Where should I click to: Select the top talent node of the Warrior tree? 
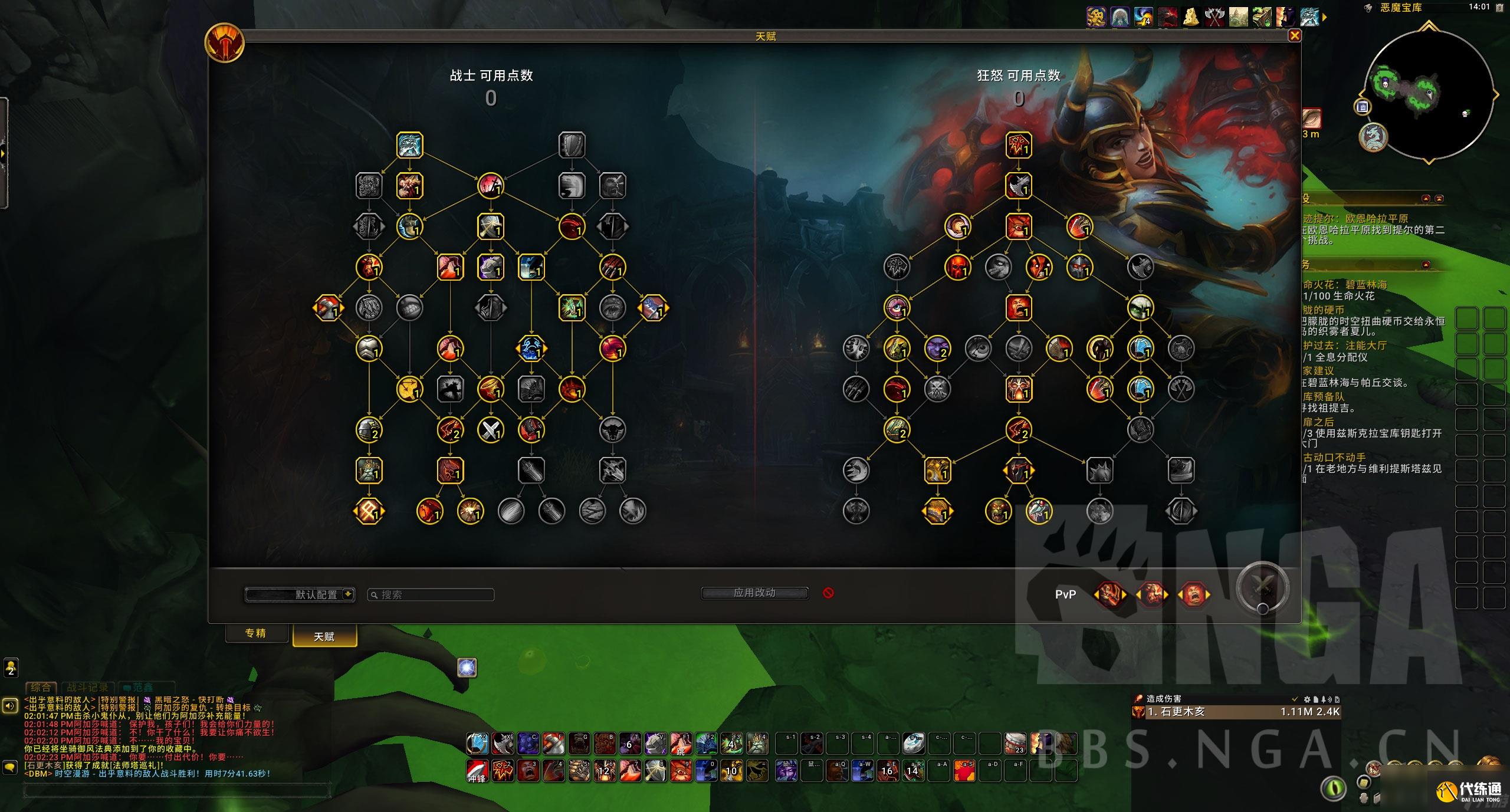410,146
